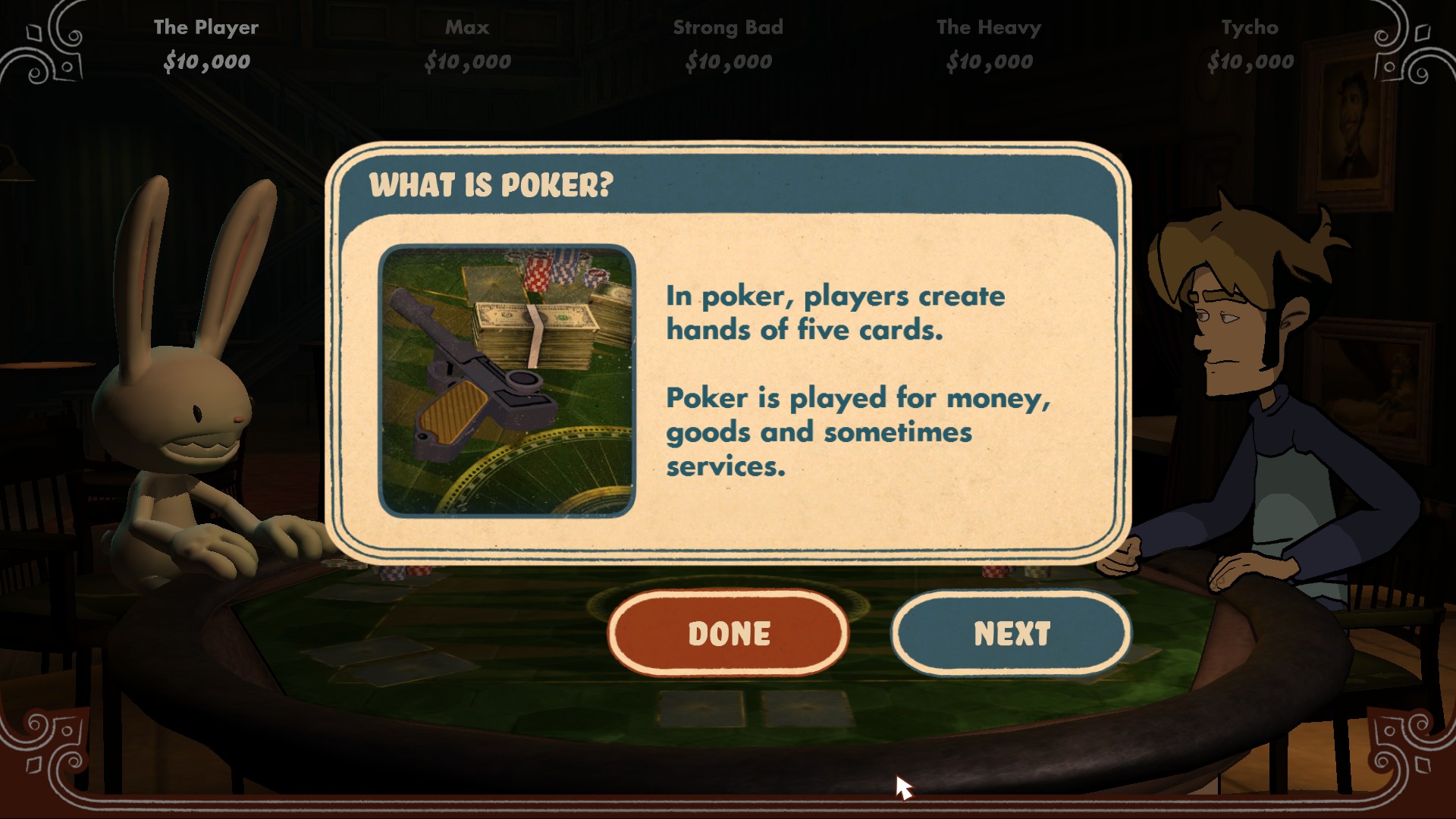Click the gun and money tutorial image
Screen dimensions: 1456x819
click(x=507, y=378)
